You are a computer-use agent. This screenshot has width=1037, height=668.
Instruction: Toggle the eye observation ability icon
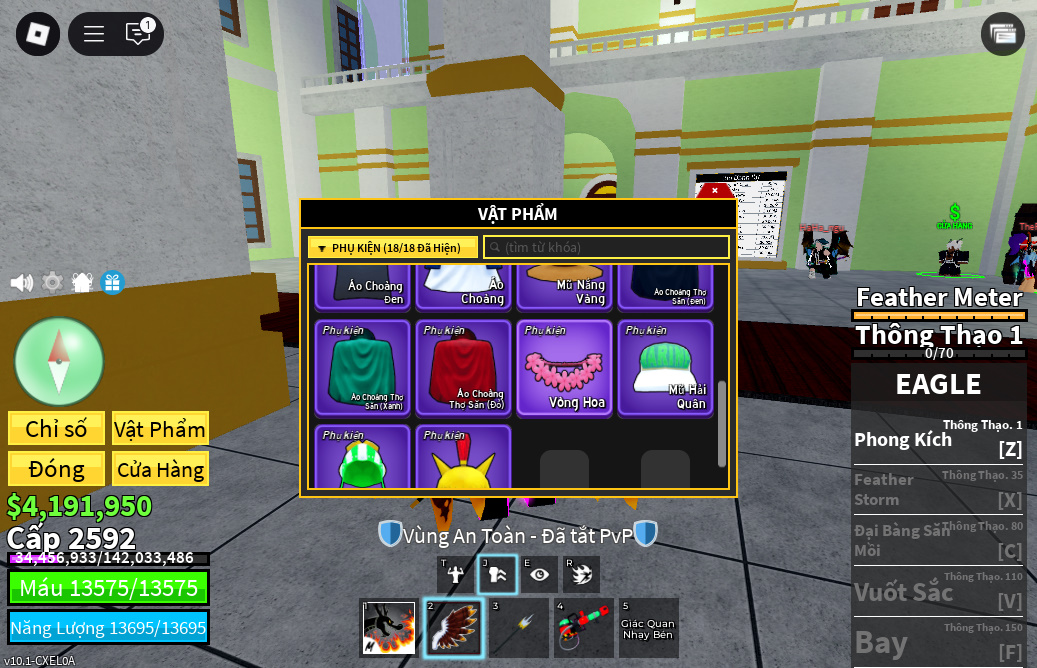540,574
